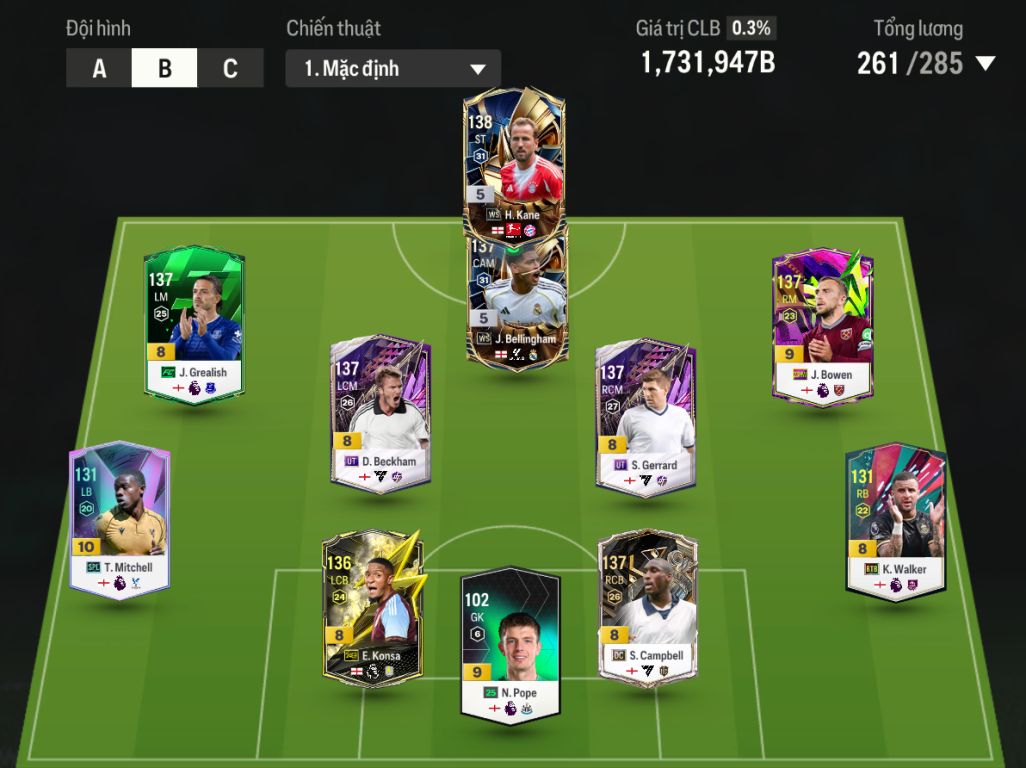Click the D. Beckham LCM card

381,414
